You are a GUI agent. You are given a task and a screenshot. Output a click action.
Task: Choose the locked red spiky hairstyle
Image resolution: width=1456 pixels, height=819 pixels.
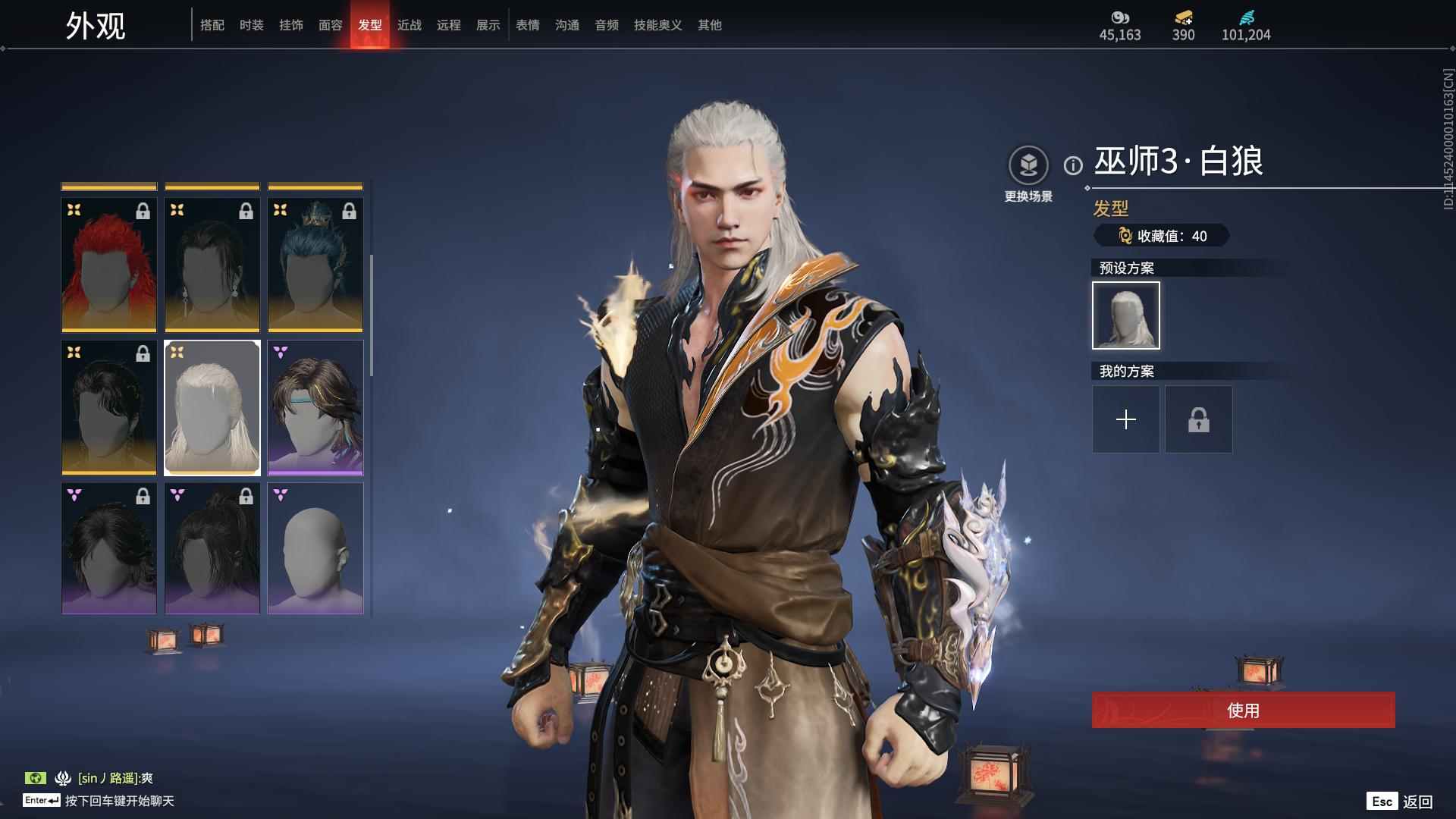coord(109,265)
